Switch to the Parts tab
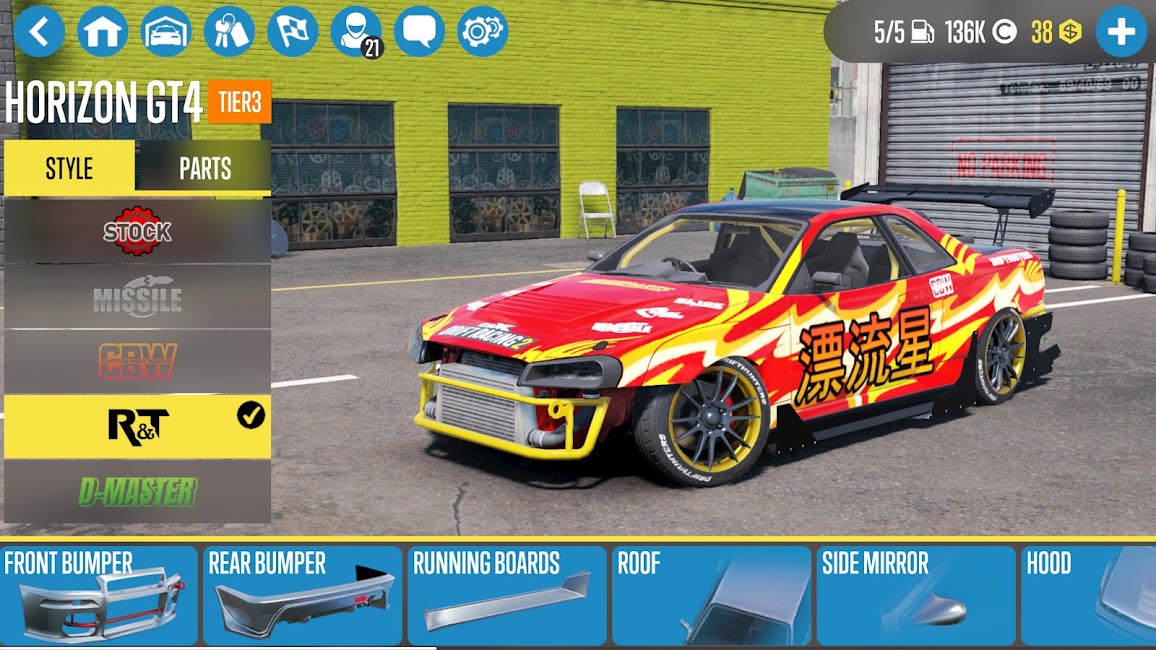This screenshot has height=650, width=1156. click(205, 168)
